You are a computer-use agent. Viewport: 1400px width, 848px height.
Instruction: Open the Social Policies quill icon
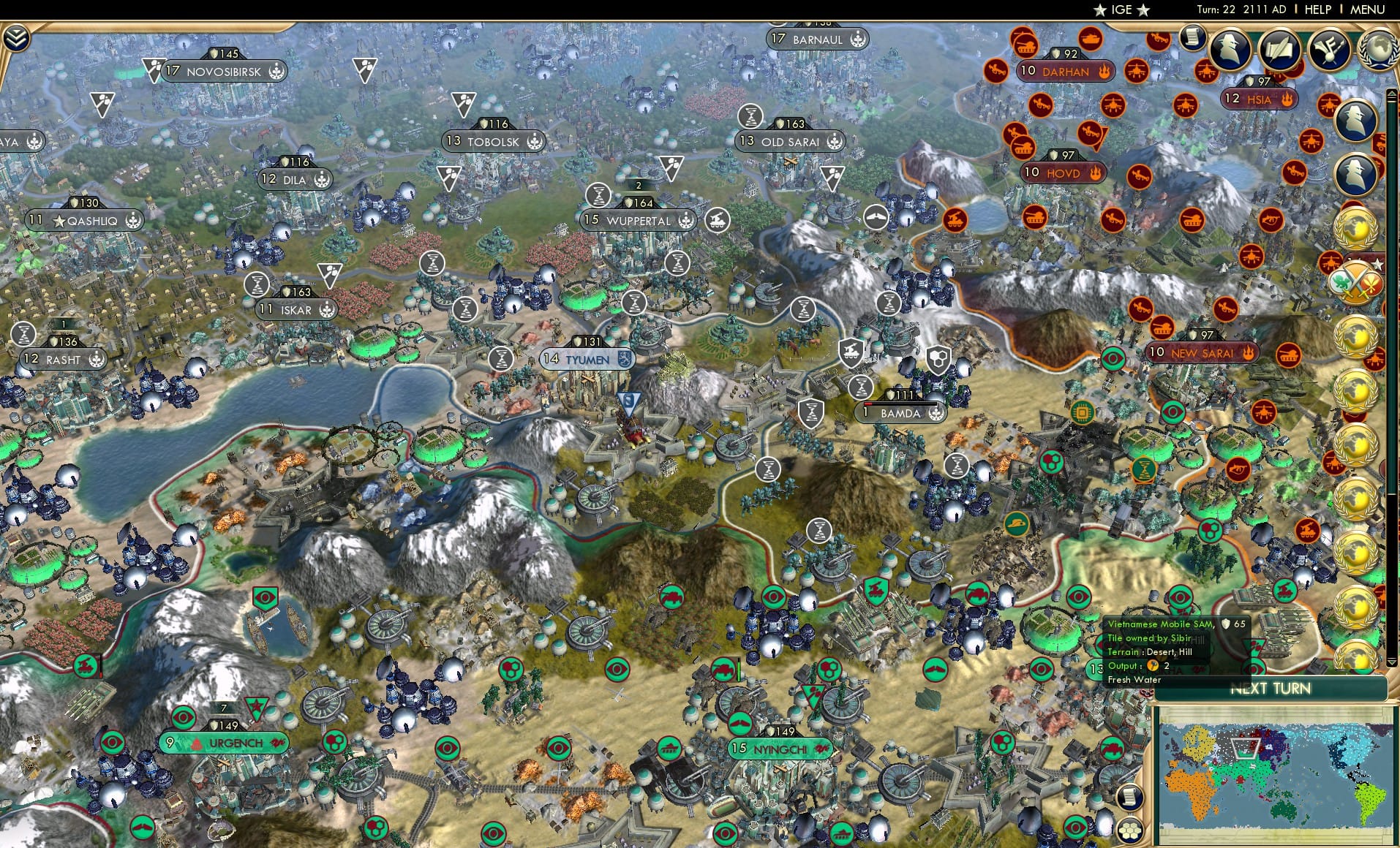(x=1282, y=48)
